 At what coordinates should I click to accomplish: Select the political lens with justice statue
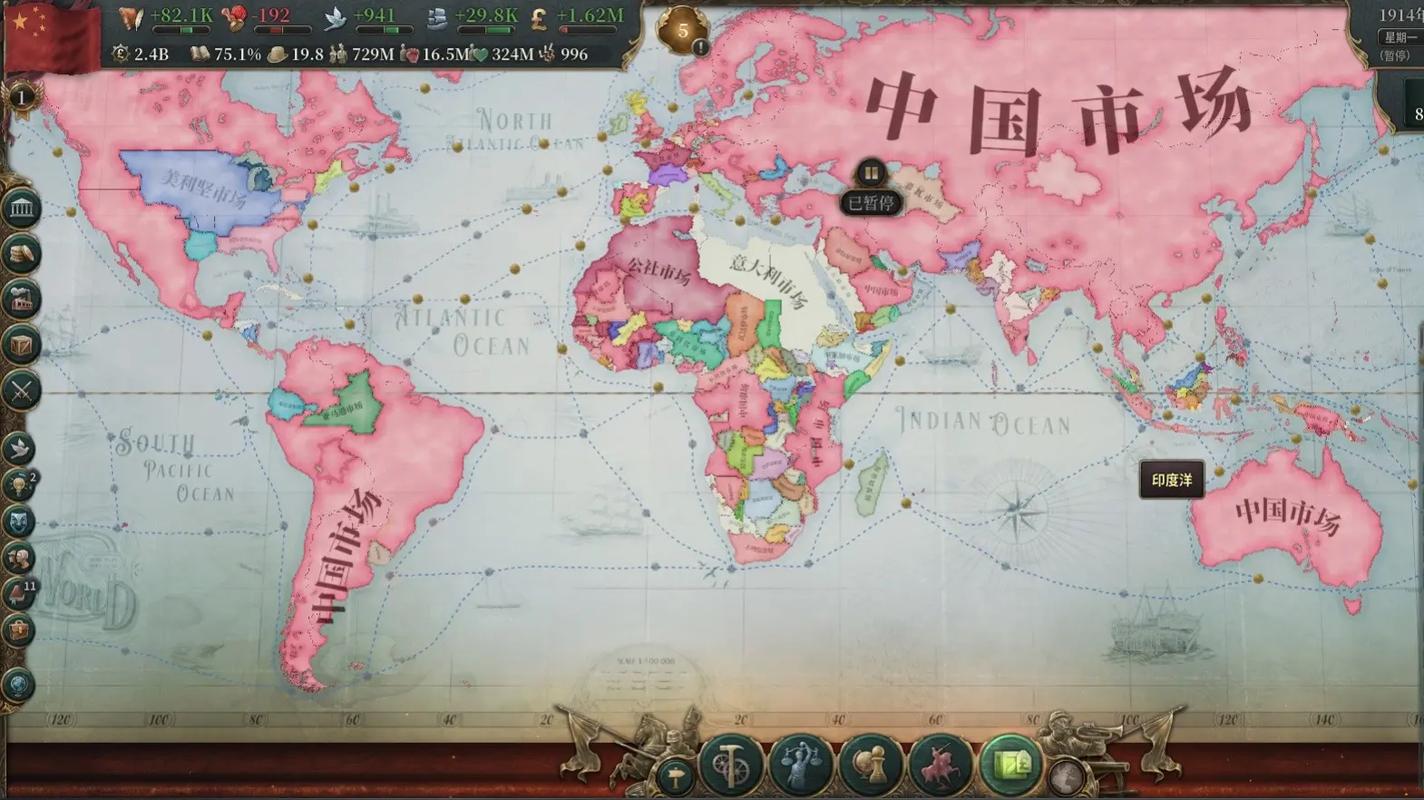click(x=802, y=767)
